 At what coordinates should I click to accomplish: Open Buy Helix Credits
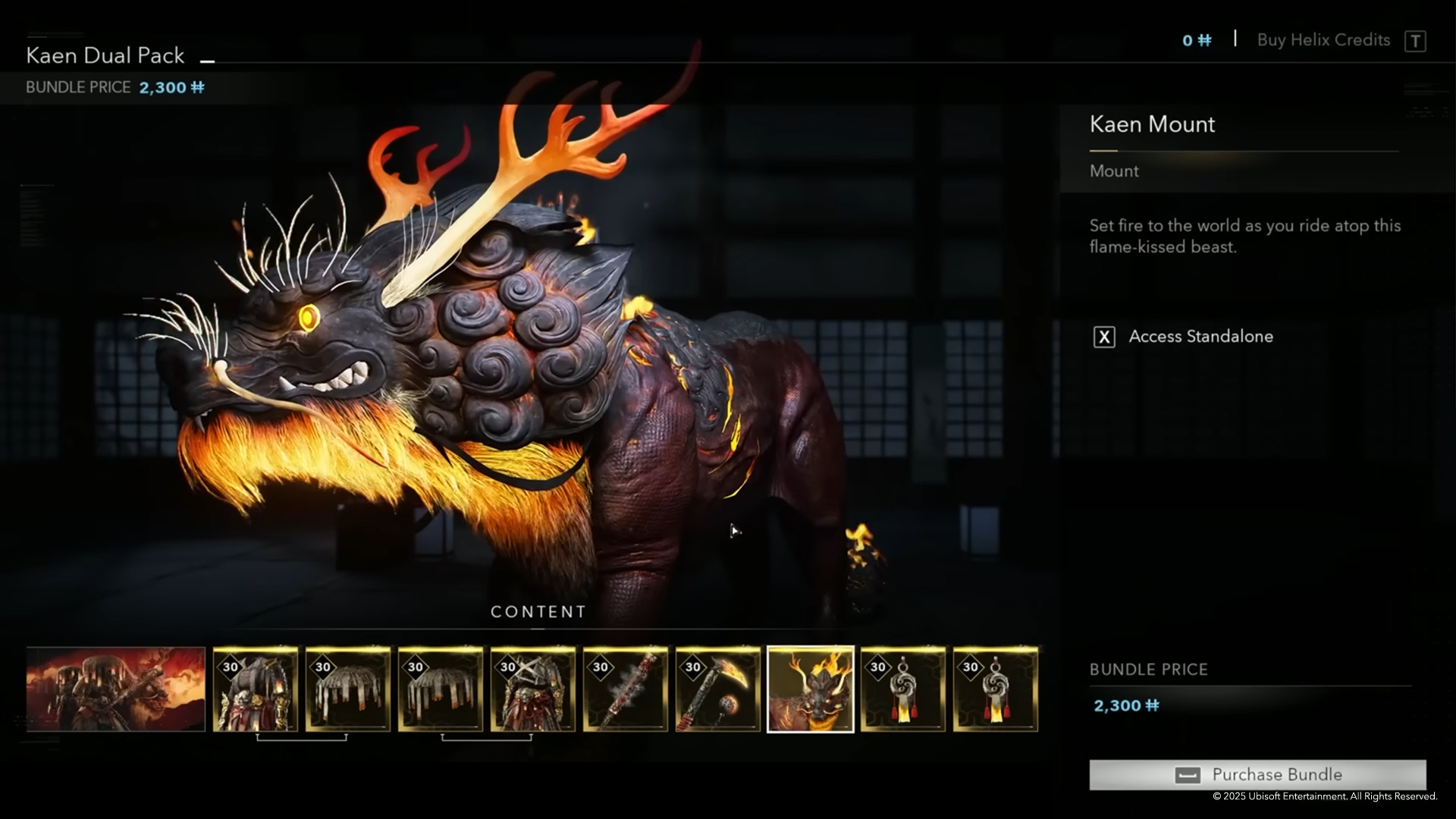[x=1323, y=40]
